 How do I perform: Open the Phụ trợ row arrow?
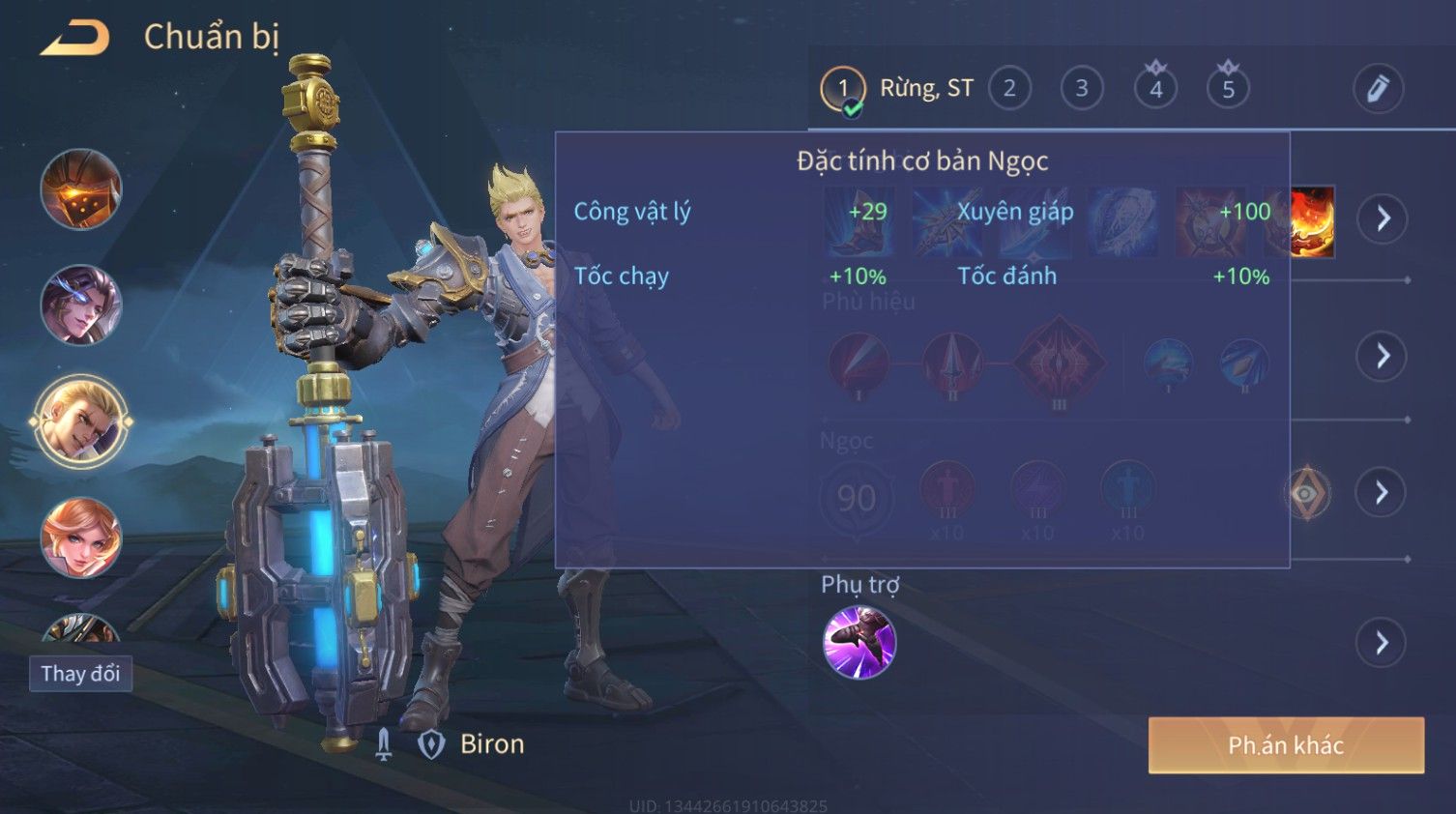[x=1383, y=643]
